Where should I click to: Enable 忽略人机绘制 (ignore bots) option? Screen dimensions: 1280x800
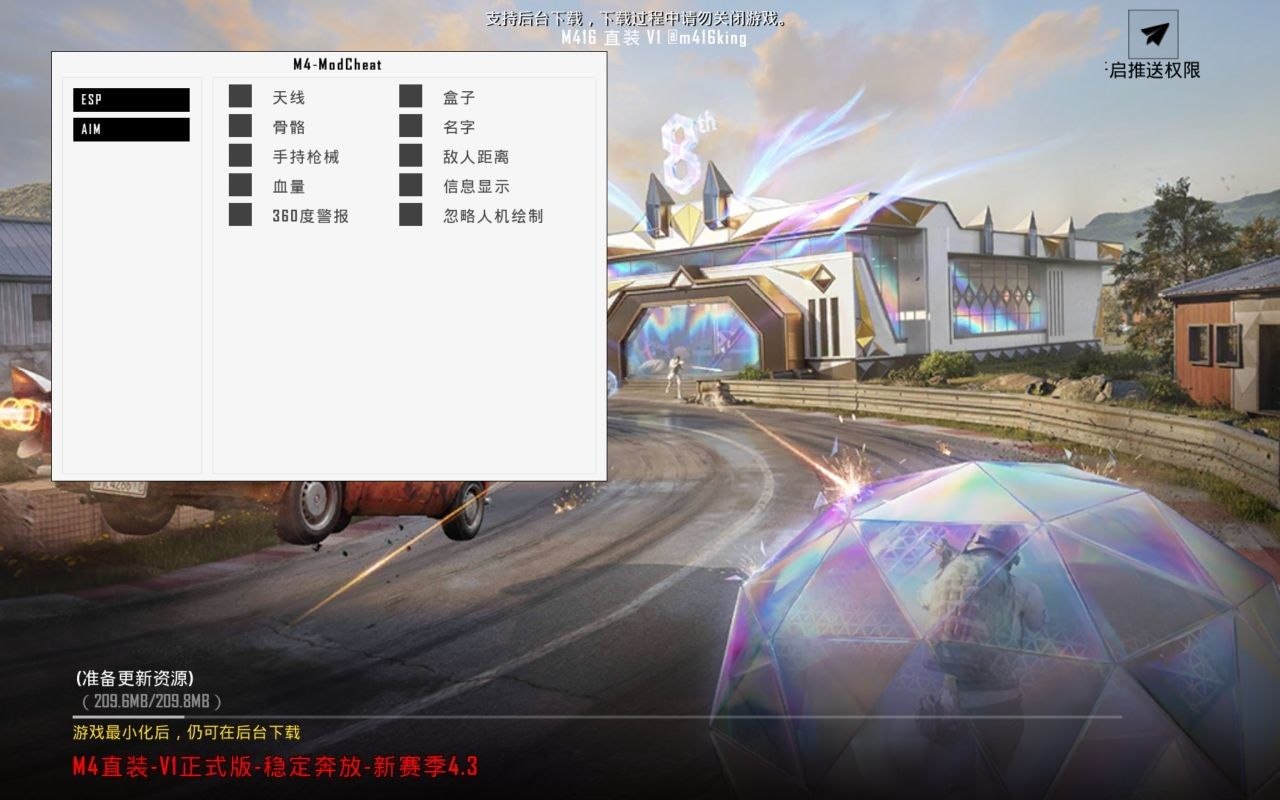pyautogui.click(x=410, y=215)
